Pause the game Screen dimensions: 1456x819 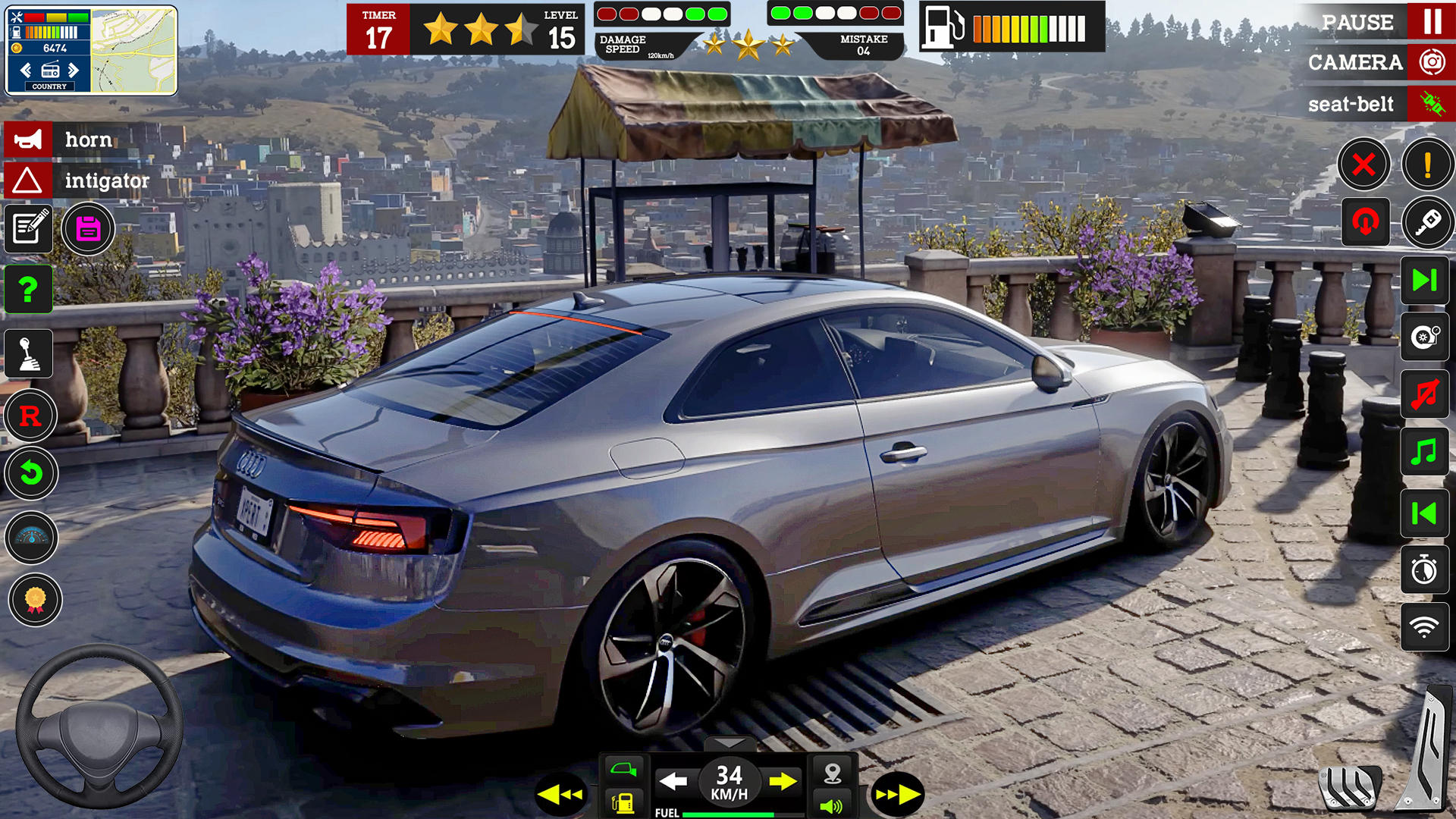(1431, 21)
